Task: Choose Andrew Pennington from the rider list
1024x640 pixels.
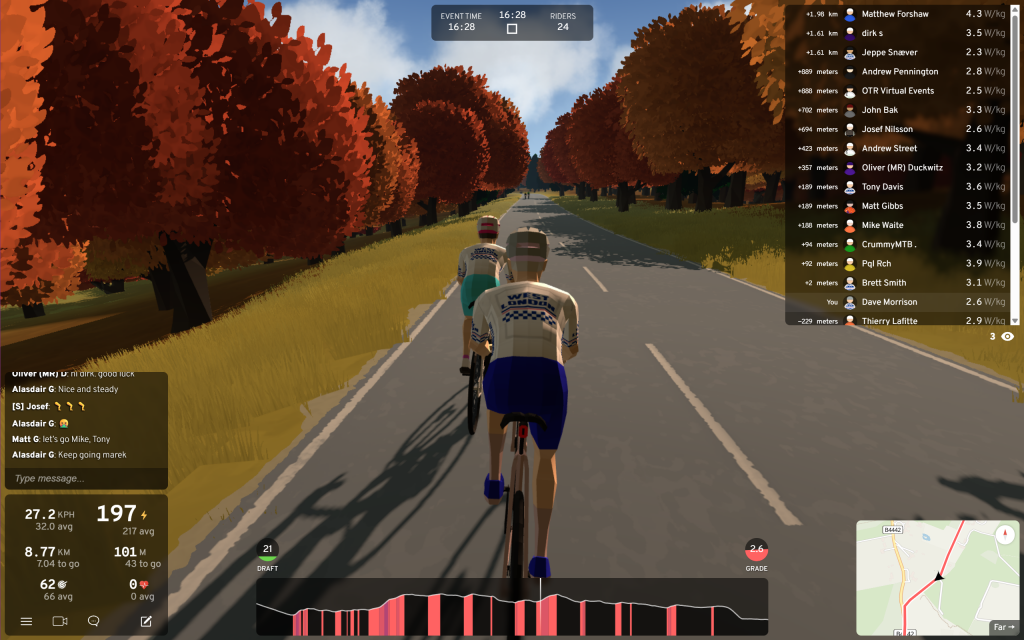Action: pyautogui.click(x=900, y=72)
